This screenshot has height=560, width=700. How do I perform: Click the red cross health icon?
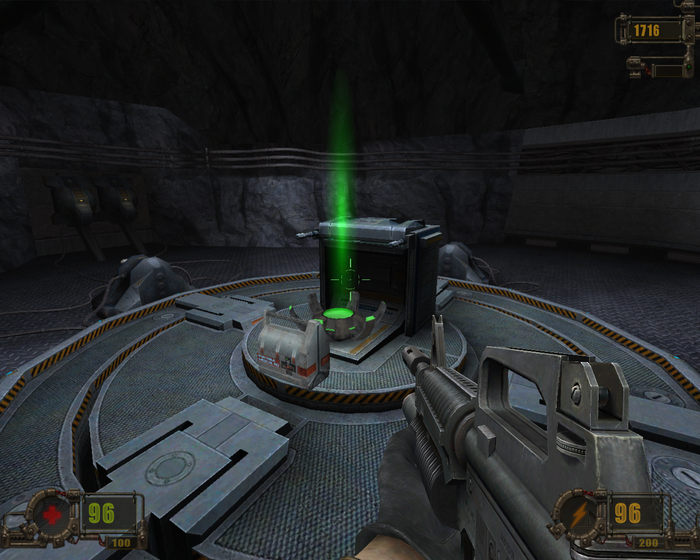51,516
